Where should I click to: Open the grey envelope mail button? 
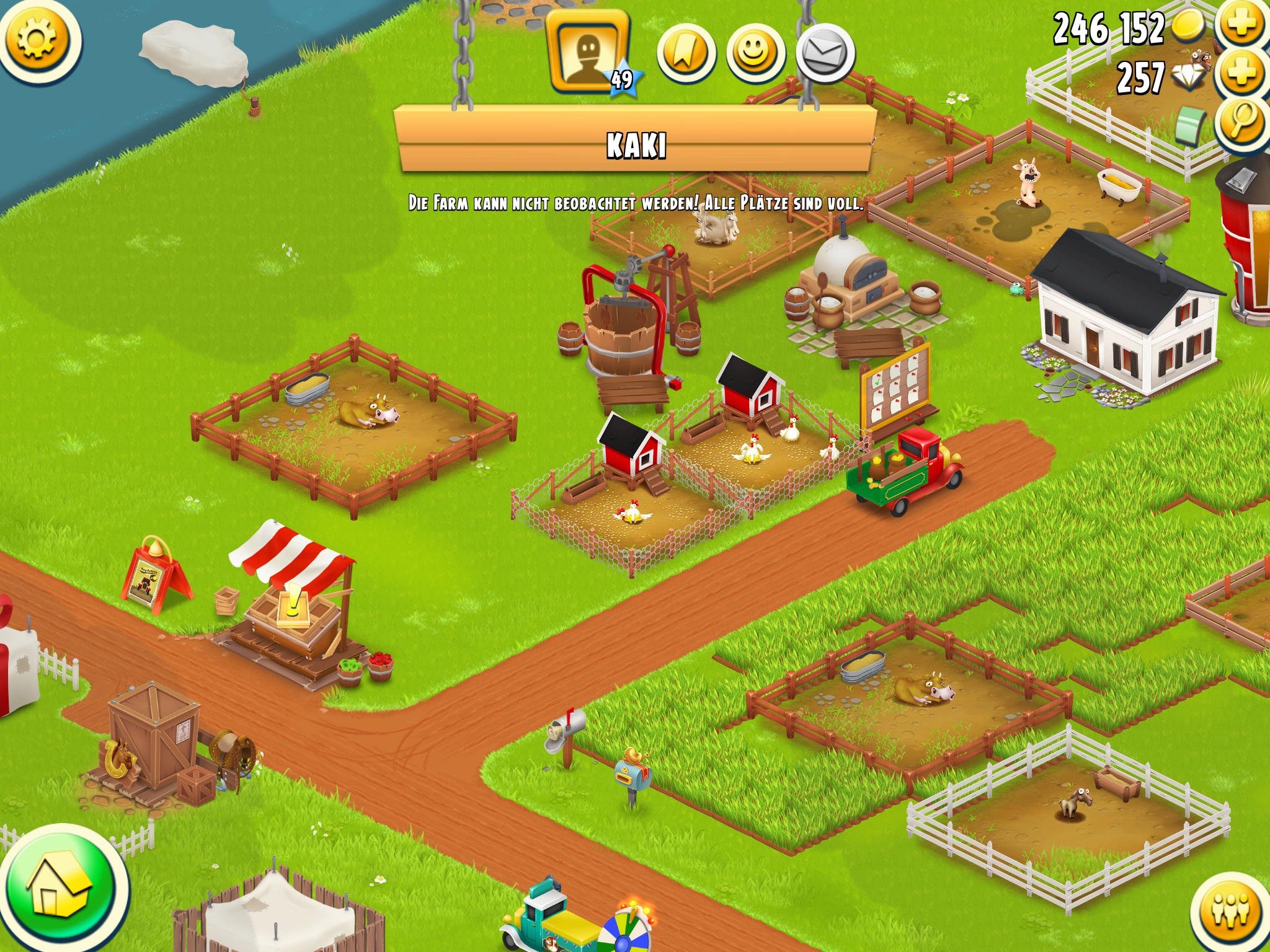825,54
